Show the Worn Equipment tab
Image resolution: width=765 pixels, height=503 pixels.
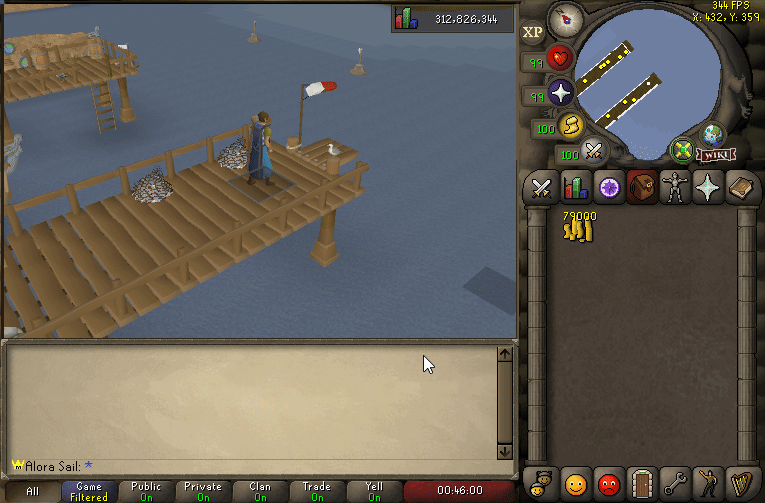point(675,187)
